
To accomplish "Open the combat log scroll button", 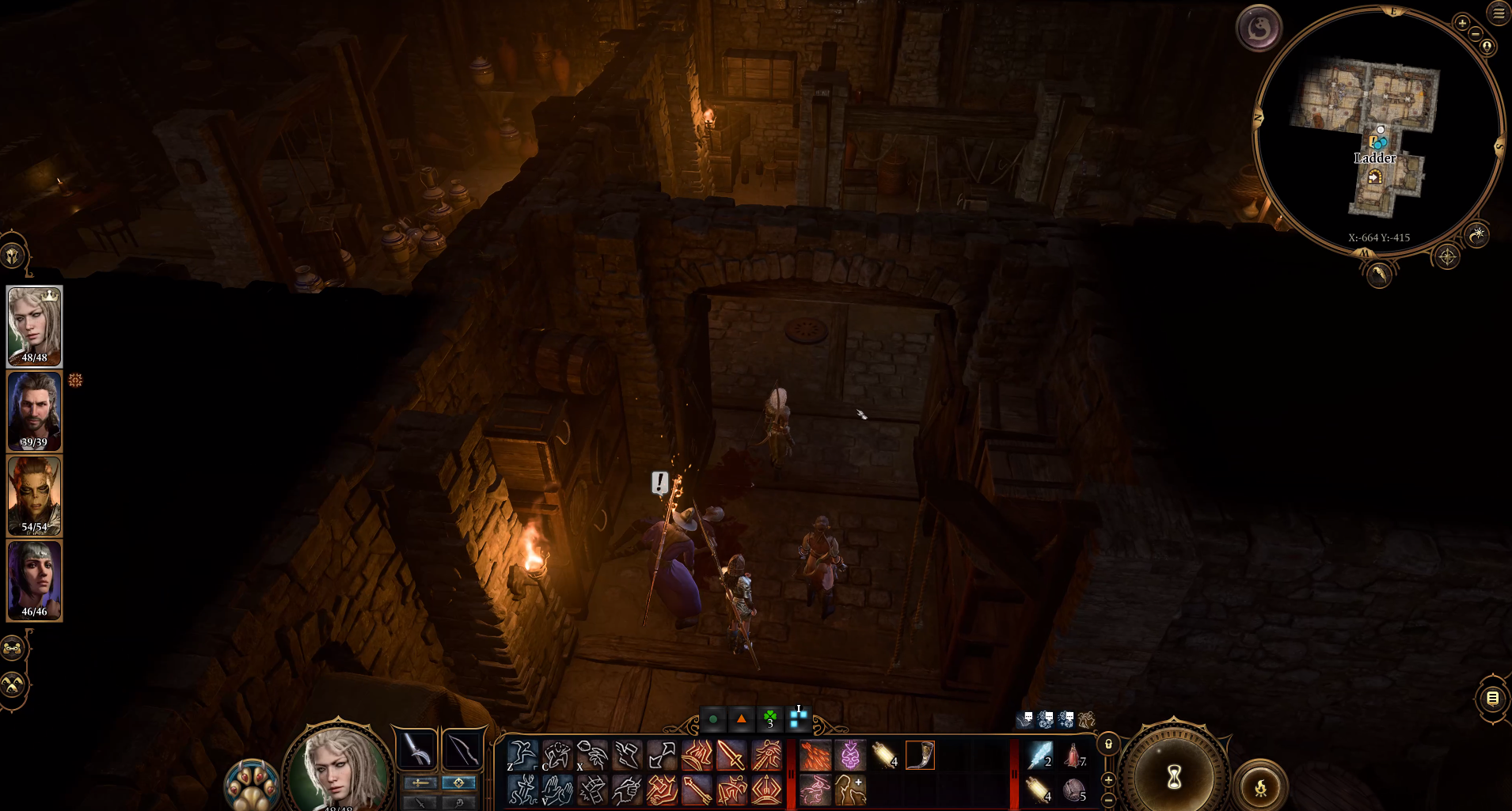I will coord(1492,698).
